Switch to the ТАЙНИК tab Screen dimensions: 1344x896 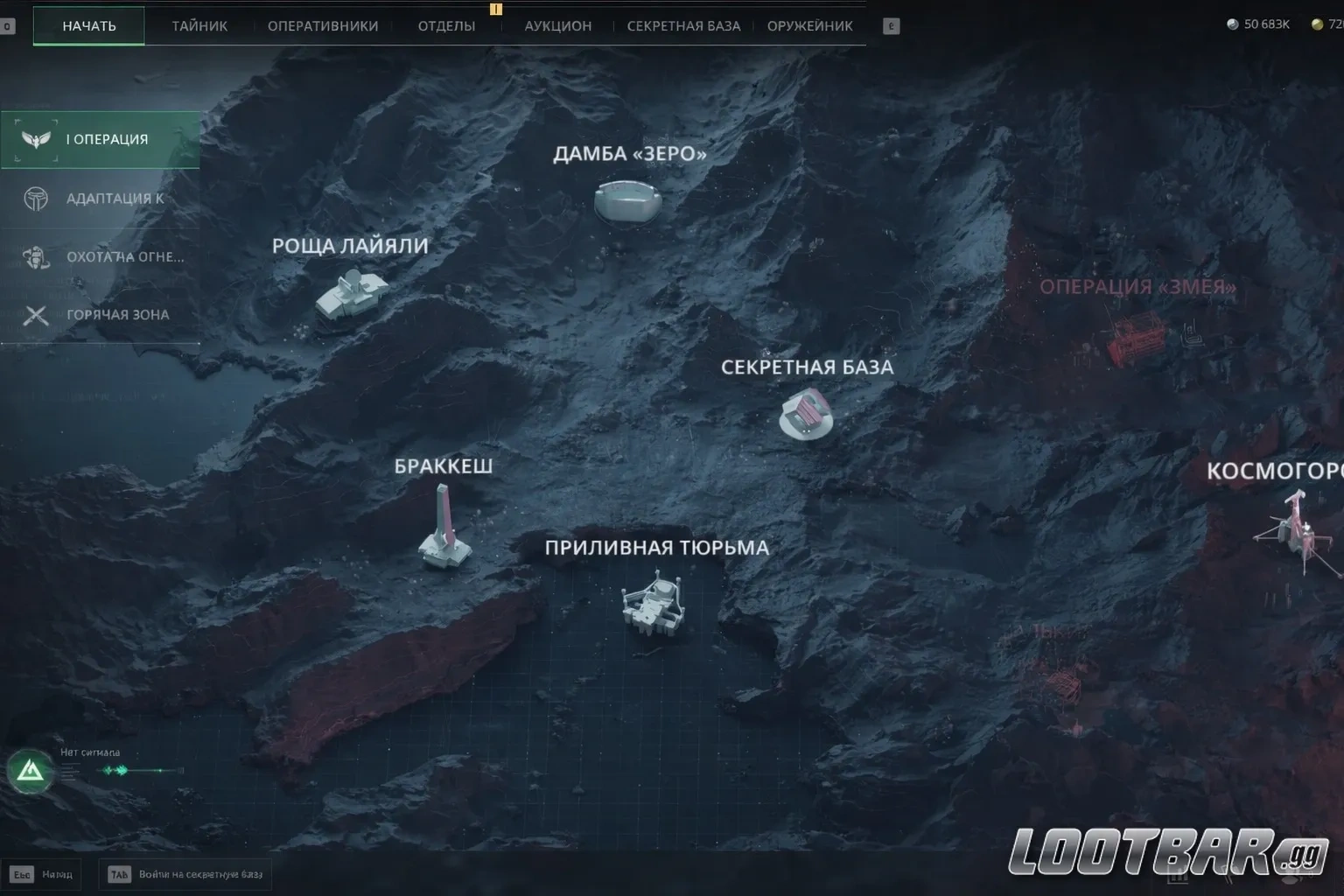point(199,25)
